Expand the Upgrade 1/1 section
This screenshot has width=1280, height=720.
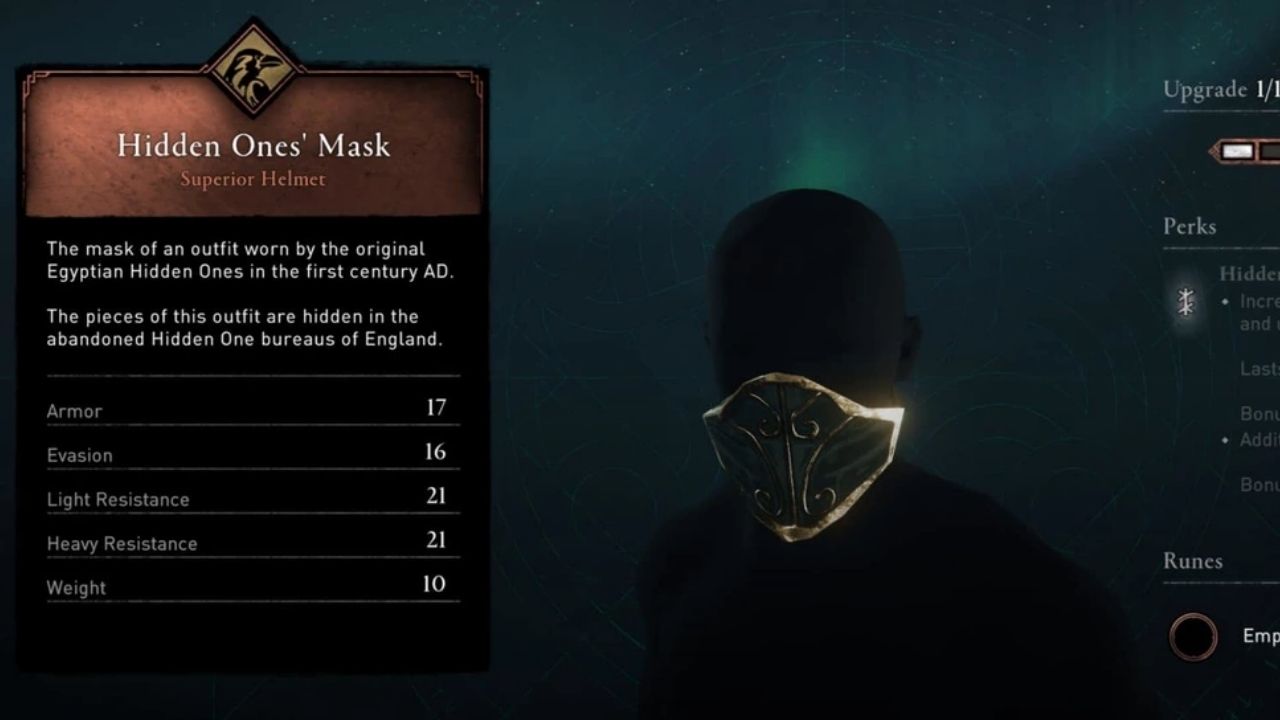[1216, 90]
